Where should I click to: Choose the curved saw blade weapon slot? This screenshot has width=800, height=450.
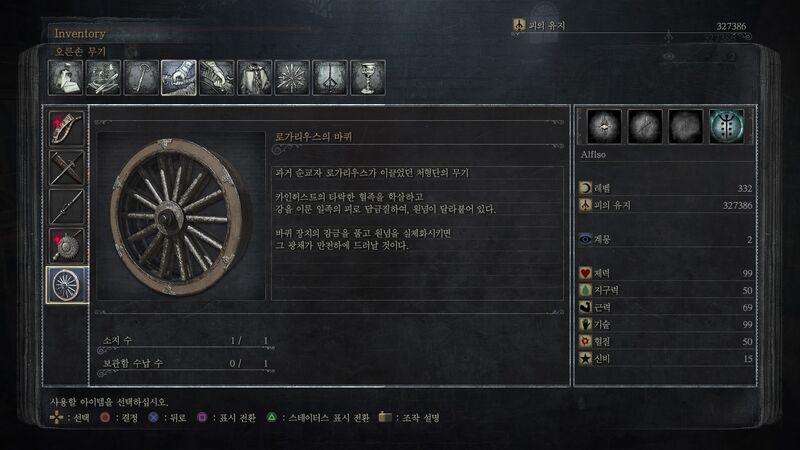[68, 128]
